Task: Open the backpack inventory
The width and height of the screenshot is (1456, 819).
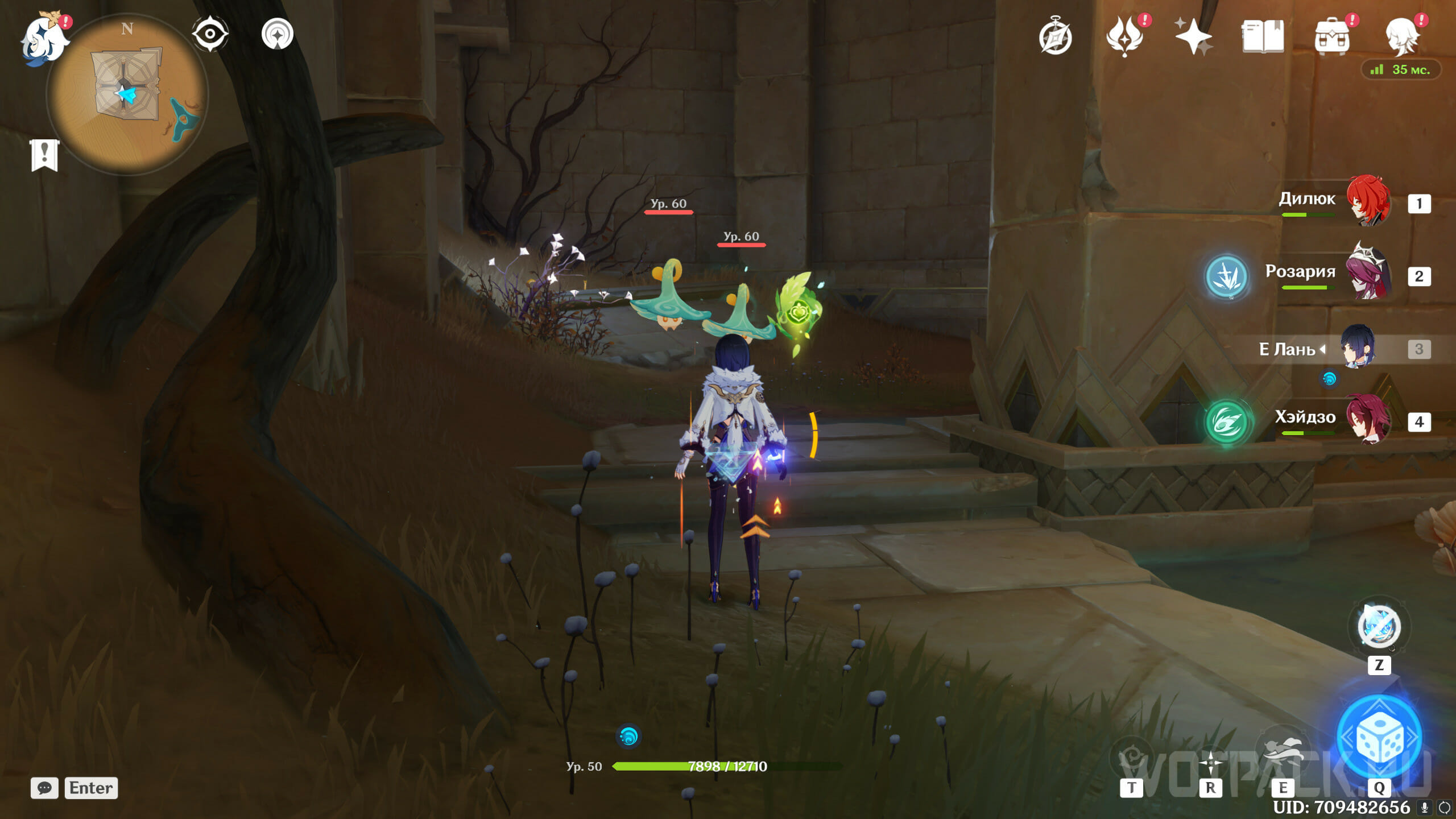Action: click(1332, 38)
